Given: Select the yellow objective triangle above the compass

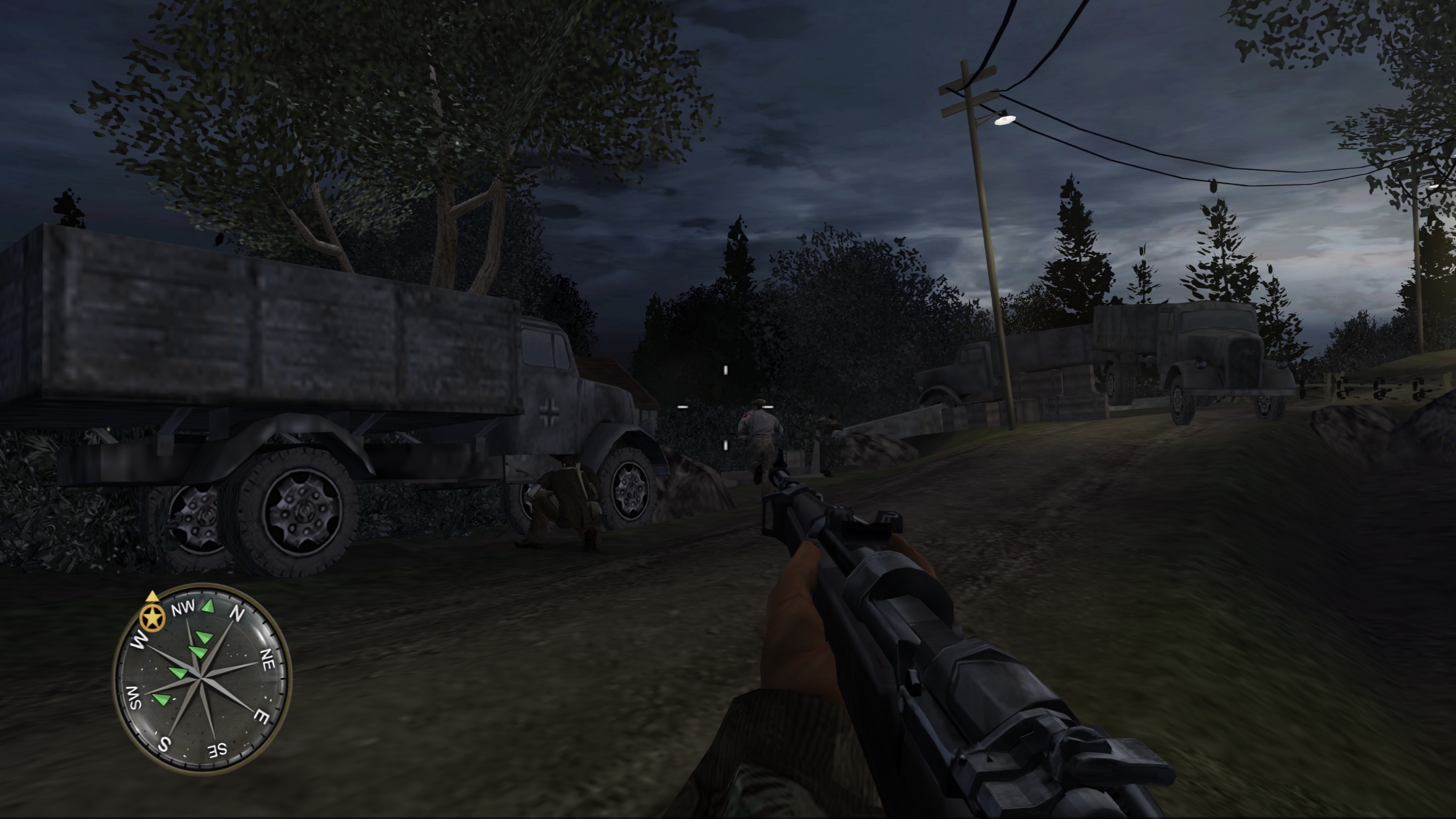Looking at the screenshot, I should [x=152, y=596].
